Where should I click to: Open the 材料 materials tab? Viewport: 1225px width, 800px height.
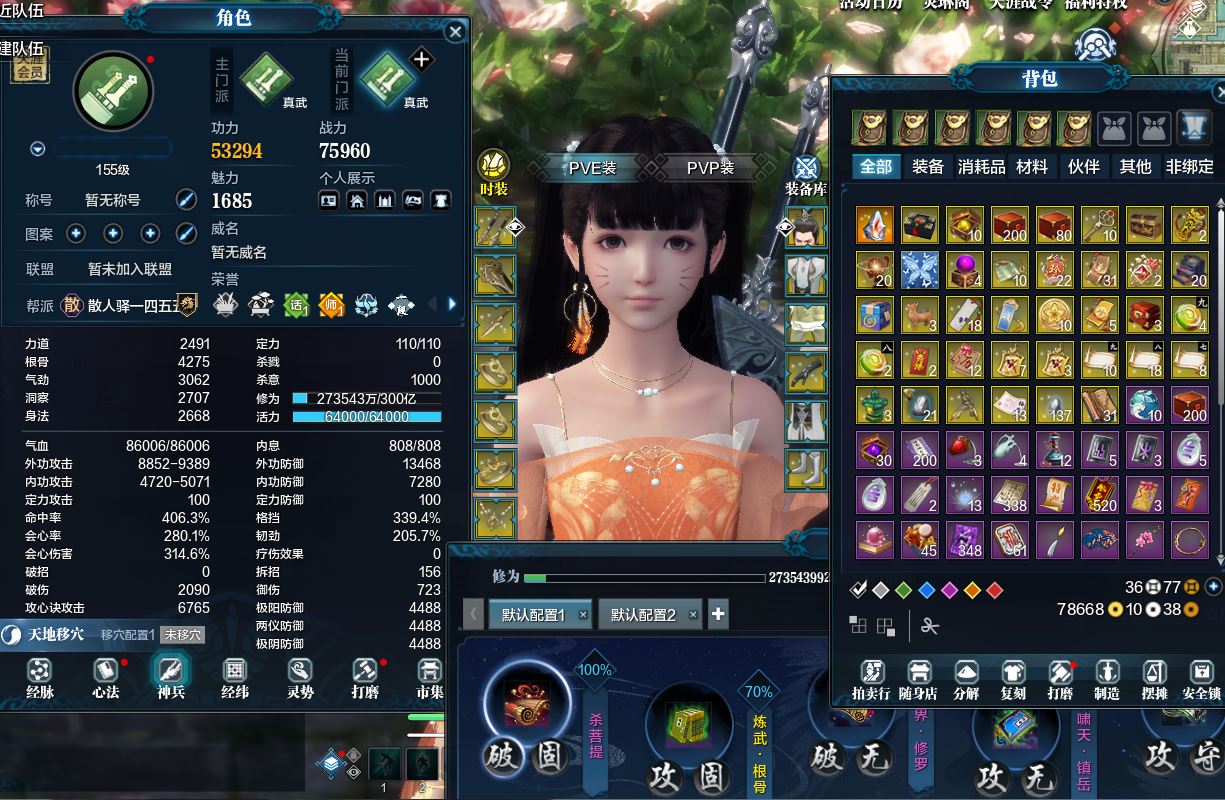1032,167
